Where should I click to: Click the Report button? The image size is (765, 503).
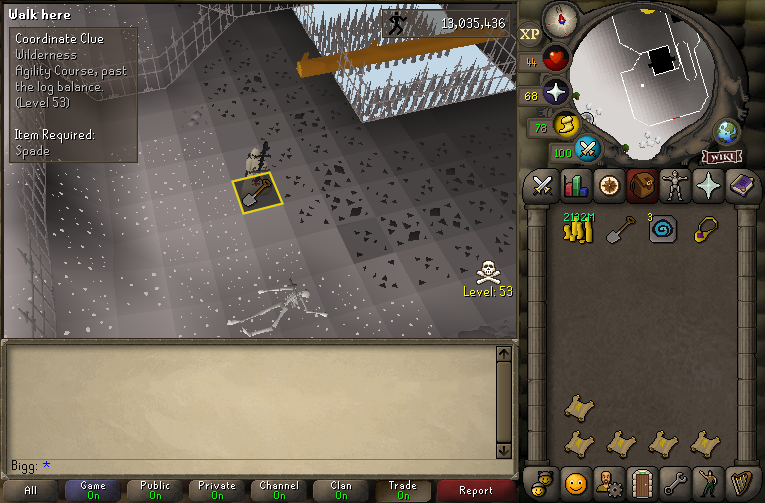pos(476,490)
